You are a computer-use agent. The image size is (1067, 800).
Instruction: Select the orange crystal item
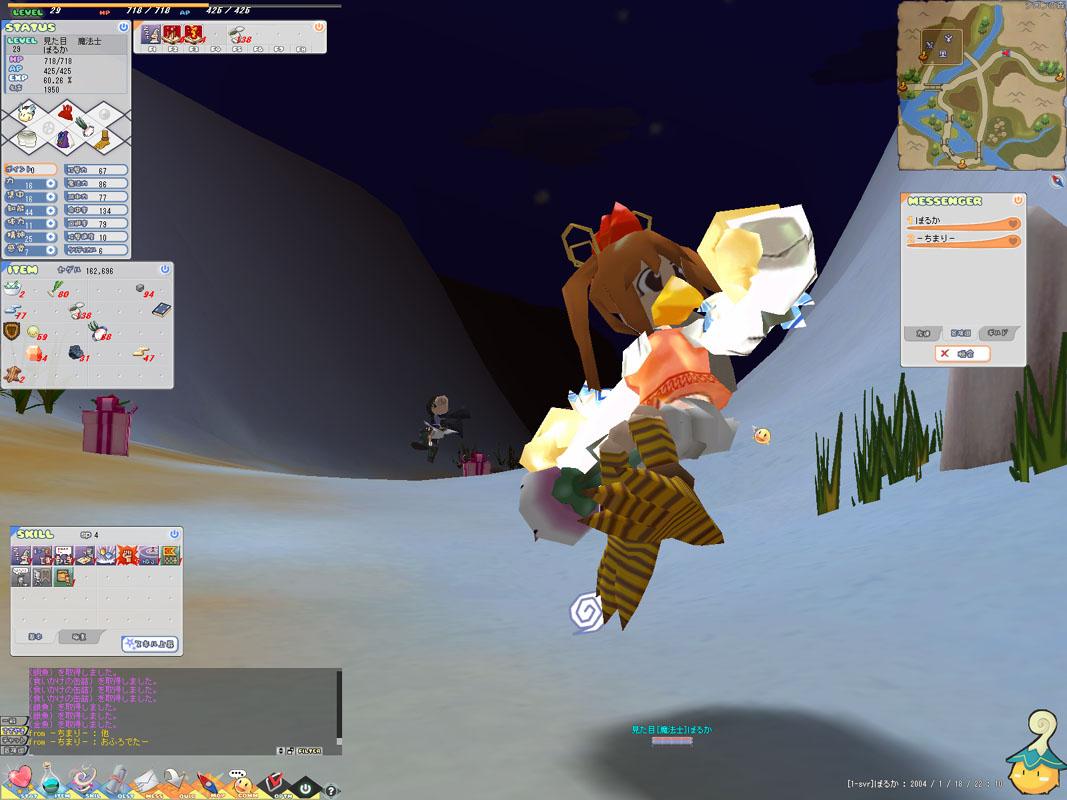(x=34, y=354)
